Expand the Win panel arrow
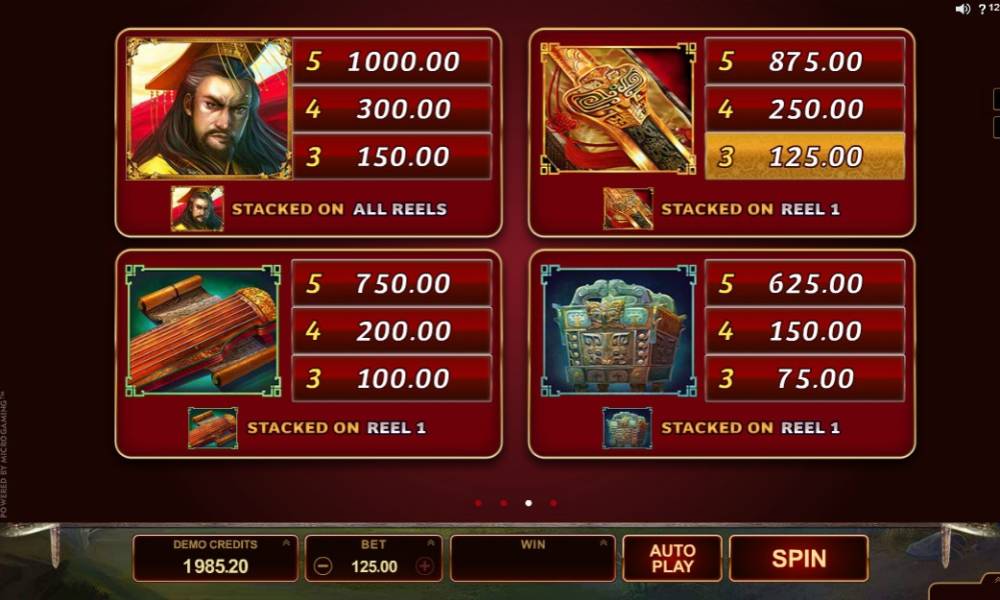 pyautogui.click(x=604, y=544)
